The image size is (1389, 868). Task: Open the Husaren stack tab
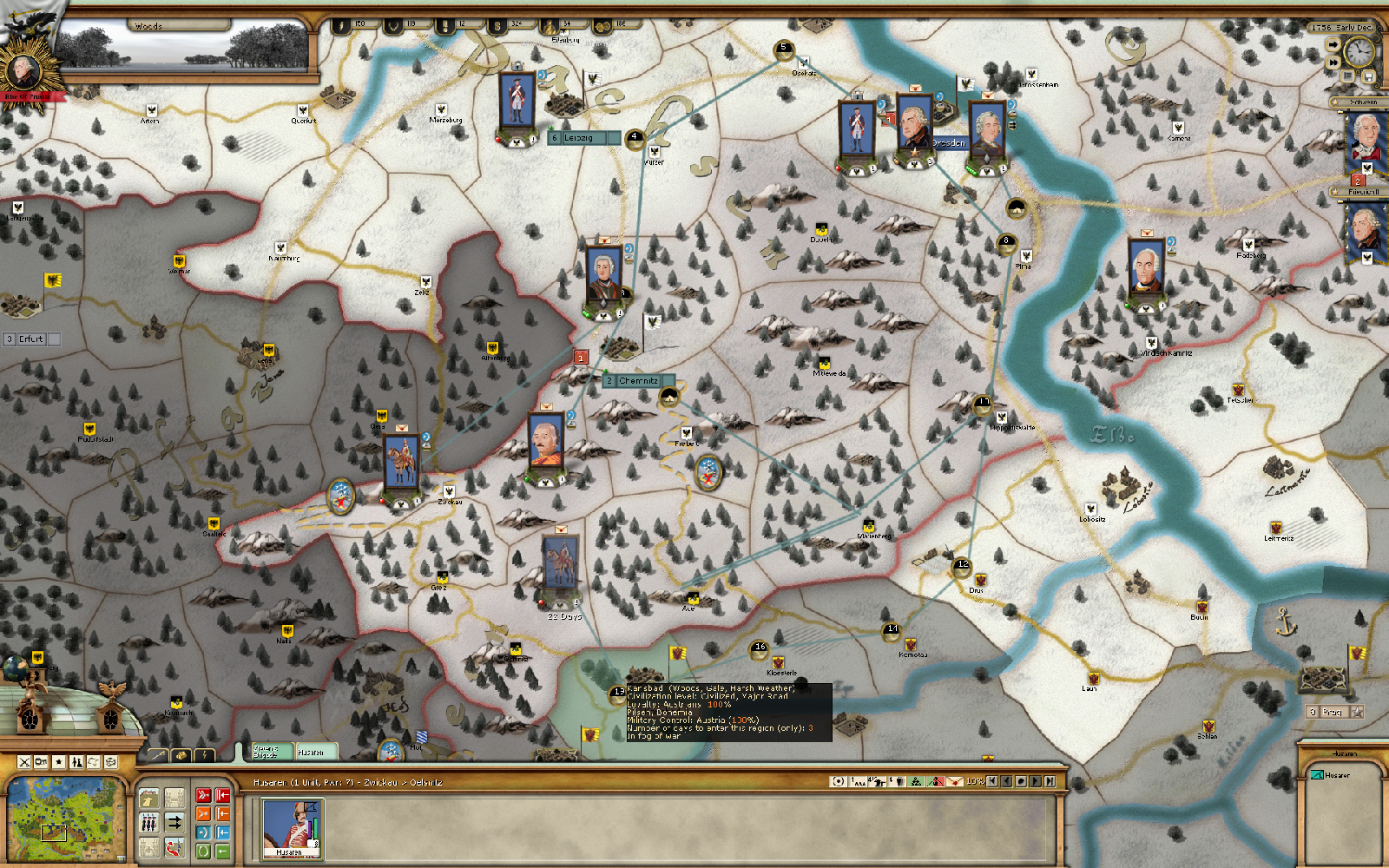click(x=313, y=752)
